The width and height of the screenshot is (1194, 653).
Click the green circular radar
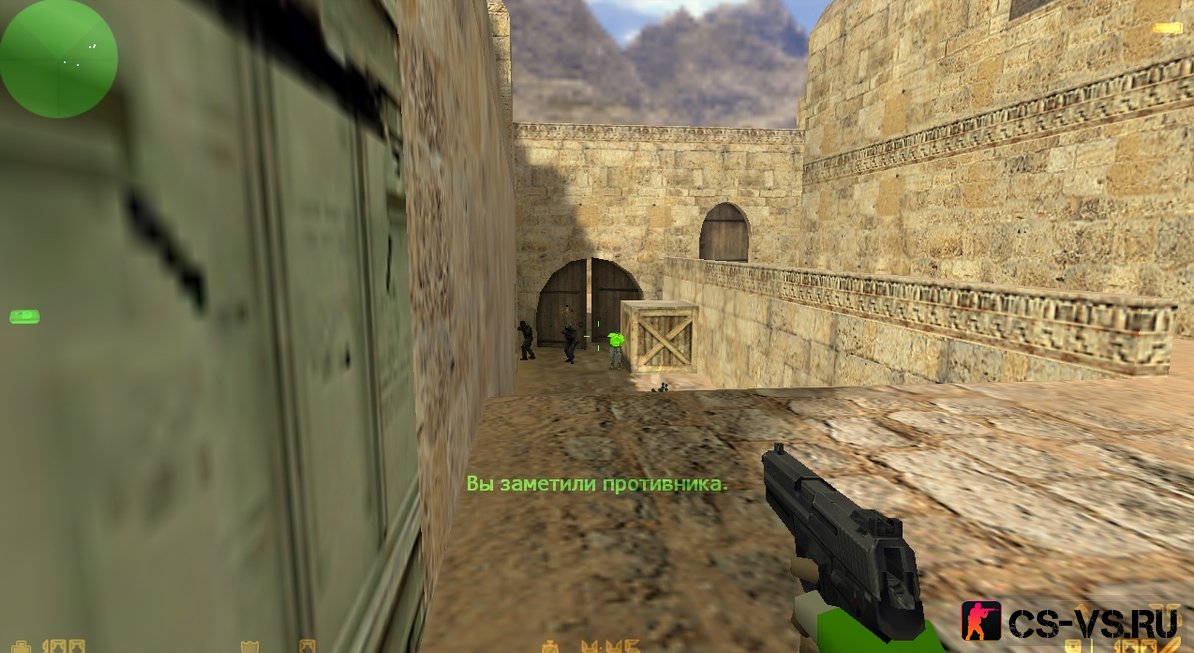58,58
